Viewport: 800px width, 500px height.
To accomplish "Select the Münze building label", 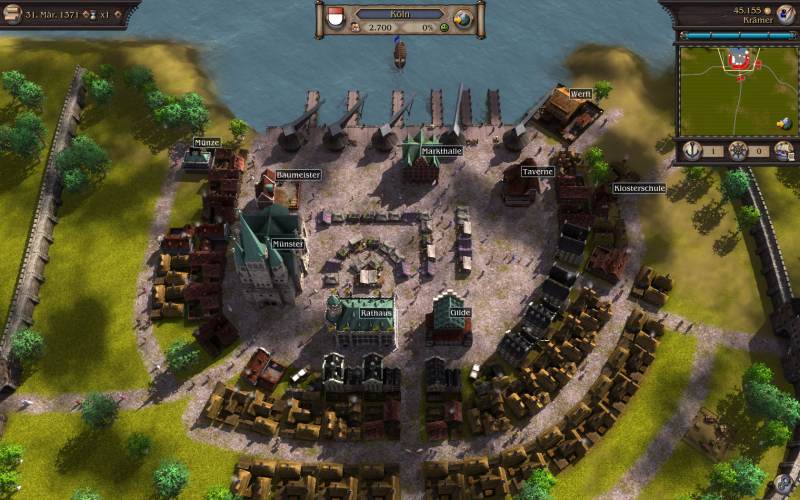I will [x=206, y=143].
